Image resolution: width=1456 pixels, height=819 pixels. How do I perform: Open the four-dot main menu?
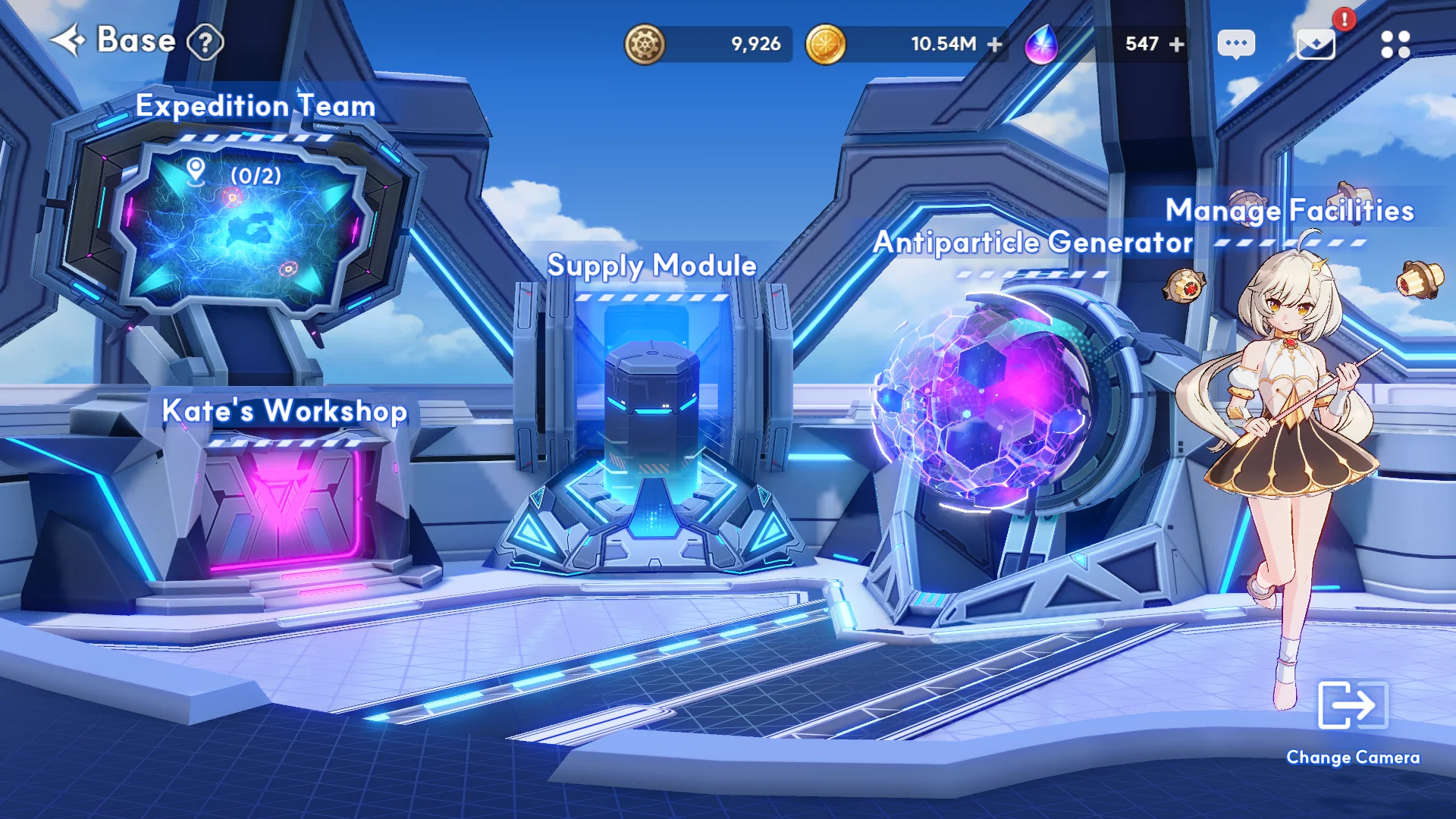point(1395,44)
